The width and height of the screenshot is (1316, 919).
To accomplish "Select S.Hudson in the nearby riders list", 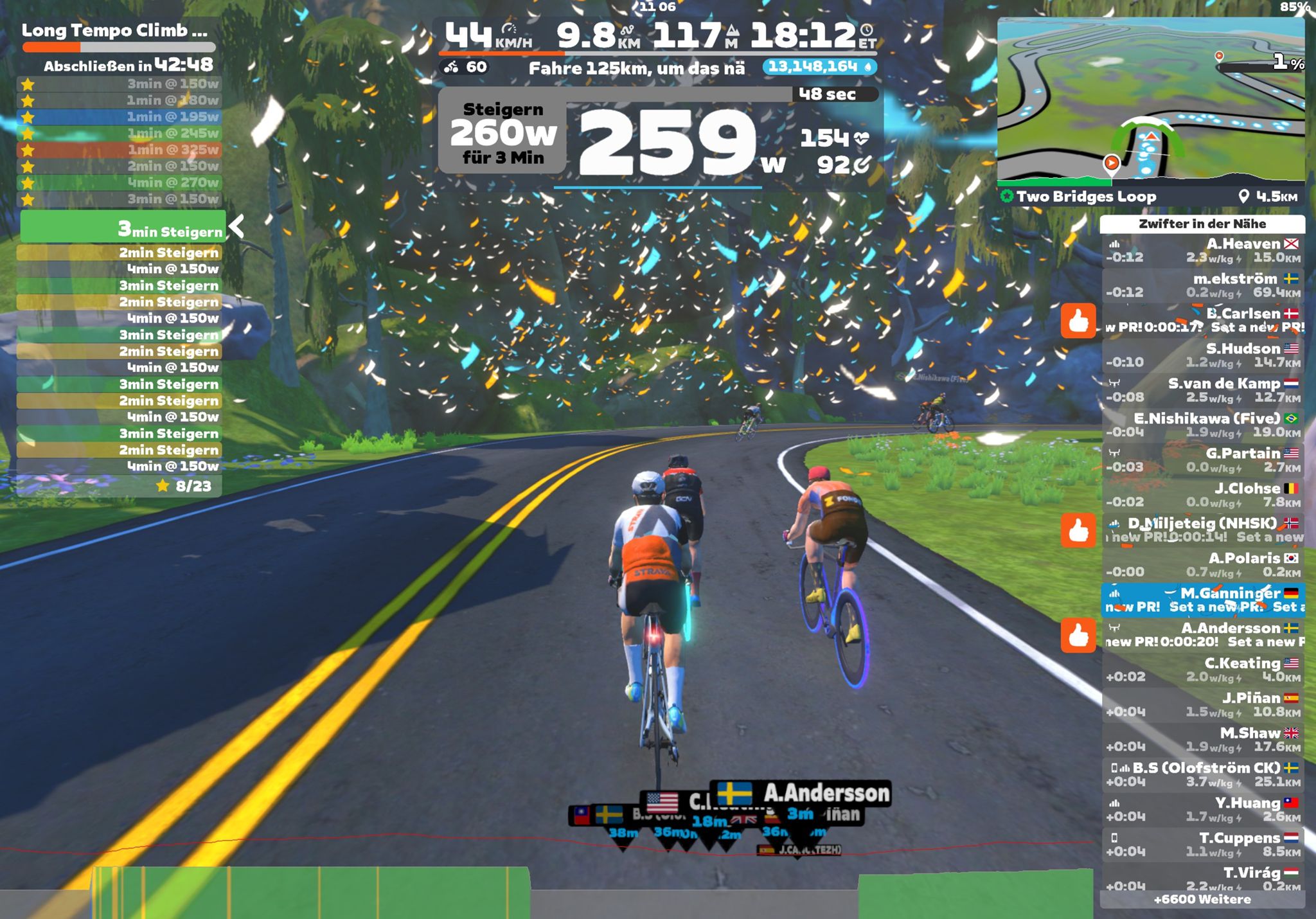I will 1202,355.
